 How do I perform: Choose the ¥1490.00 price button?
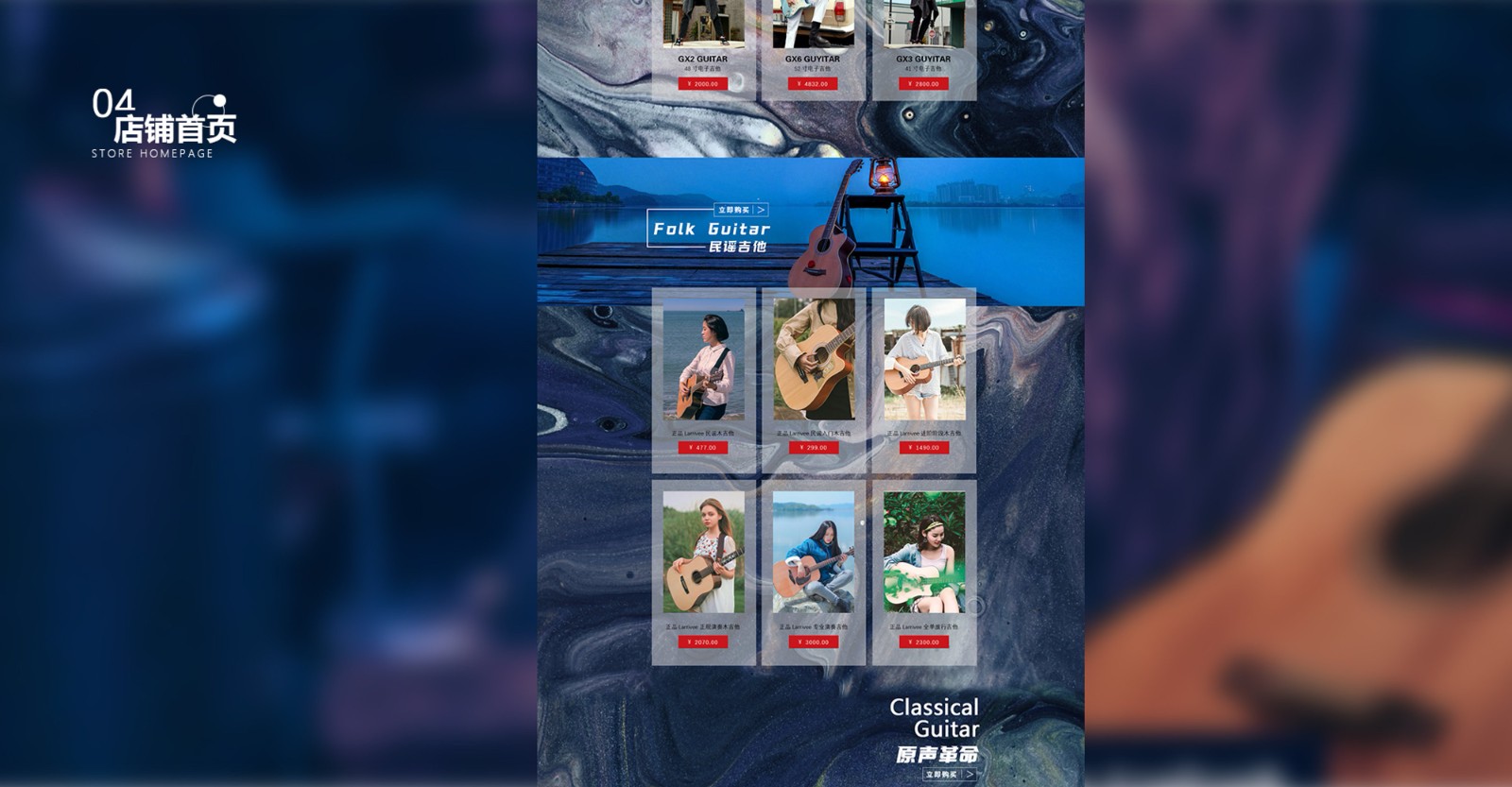point(924,448)
